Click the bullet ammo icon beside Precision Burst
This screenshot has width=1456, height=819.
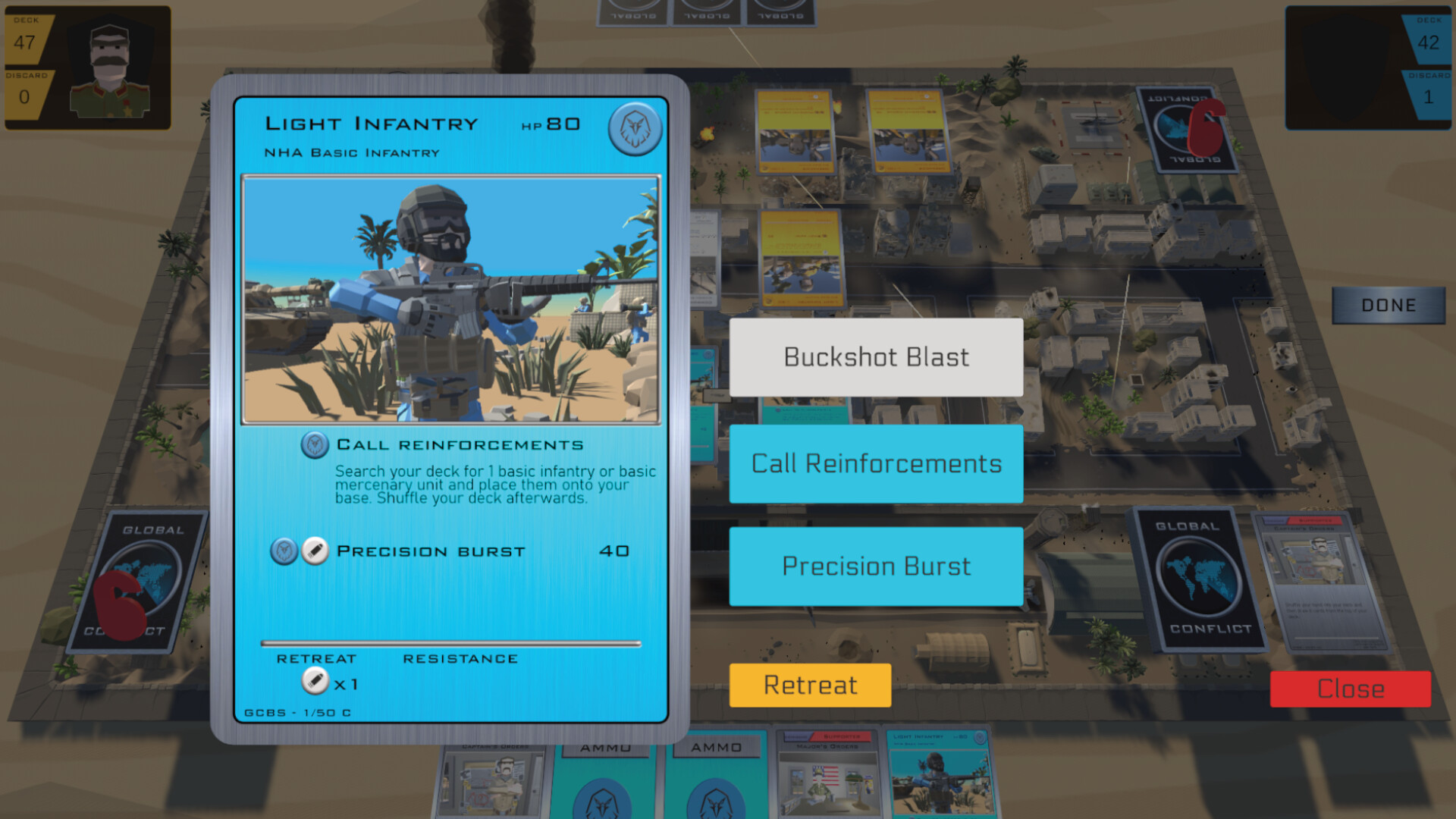tap(313, 551)
